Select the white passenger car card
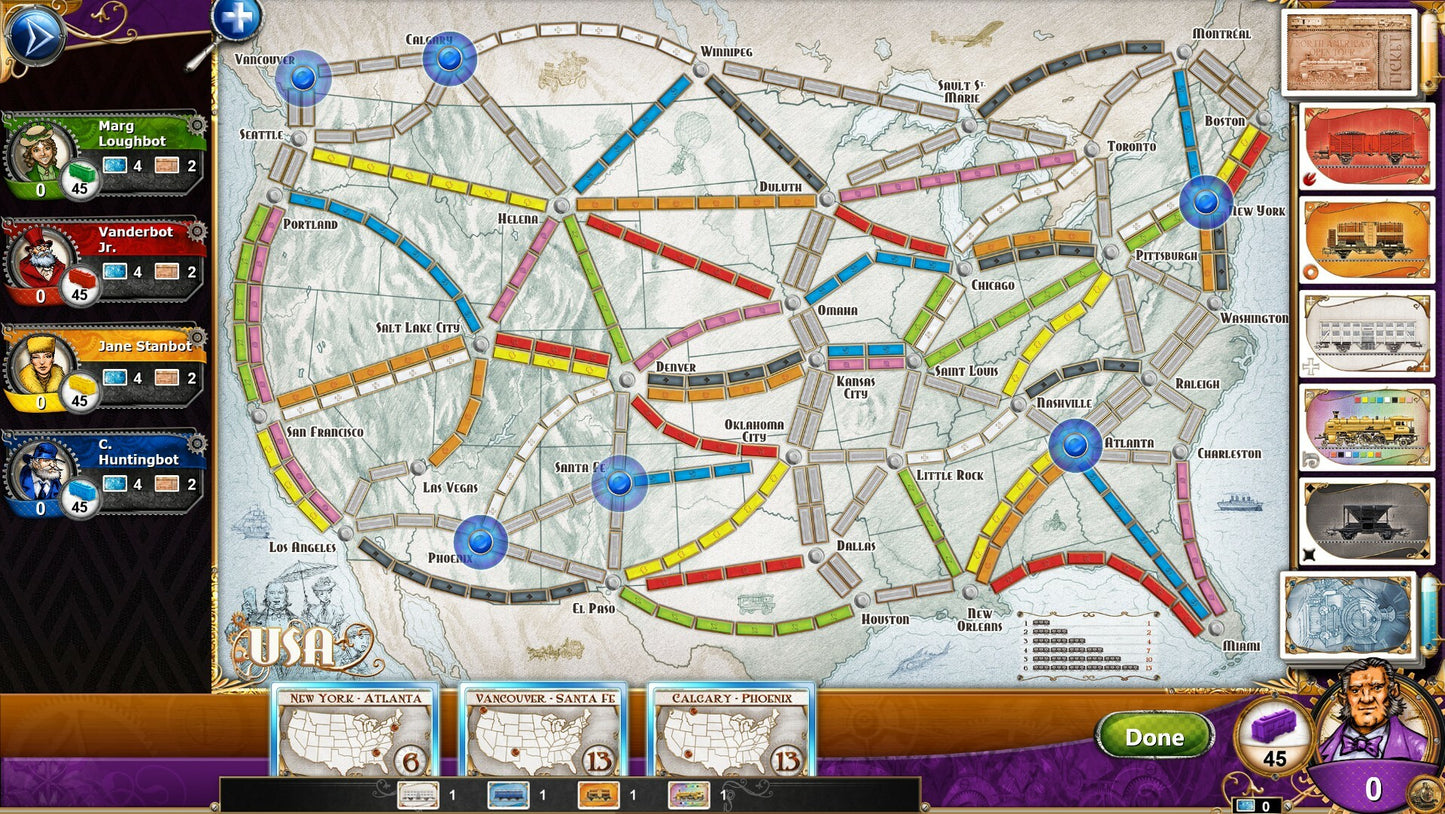1445x814 pixels. pos(1363,334)
